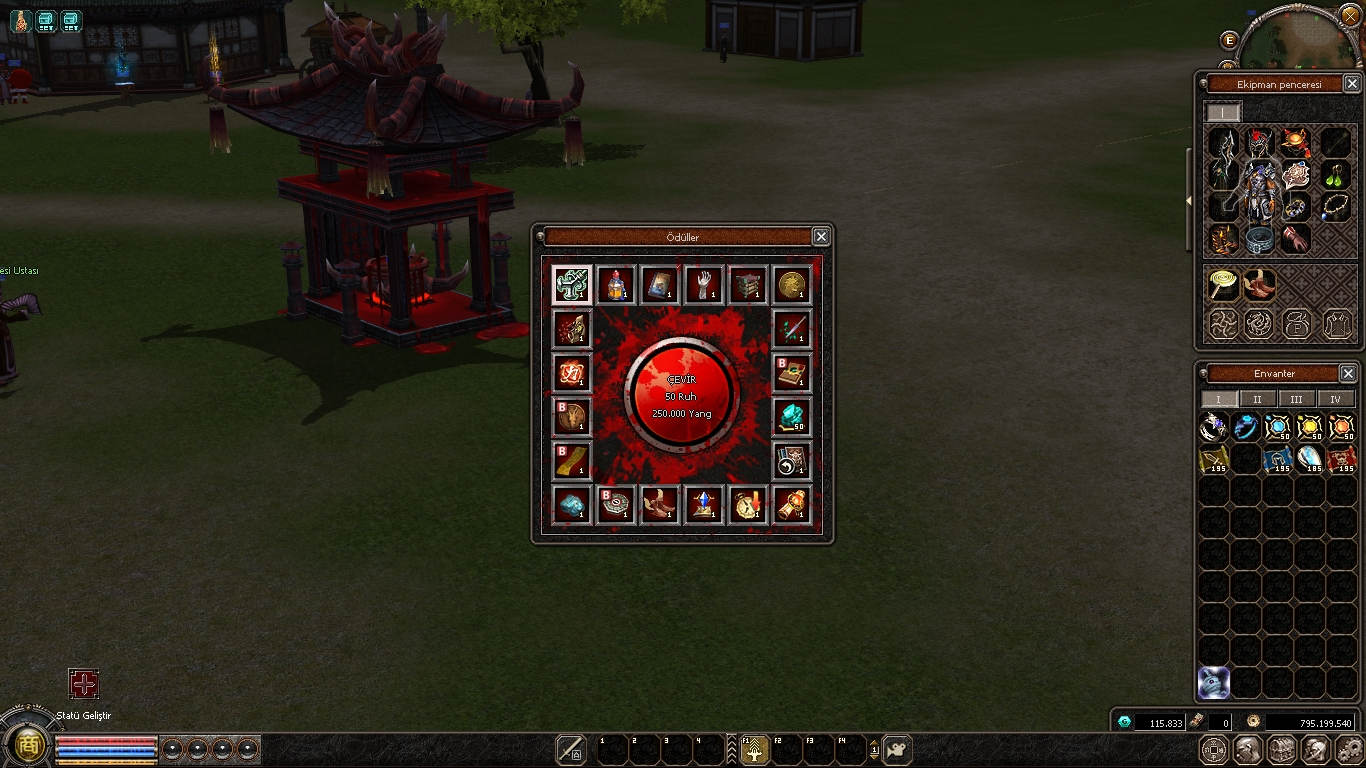
Task: Spin the red ÇEVİR wheel button
Action: (682, 396)
